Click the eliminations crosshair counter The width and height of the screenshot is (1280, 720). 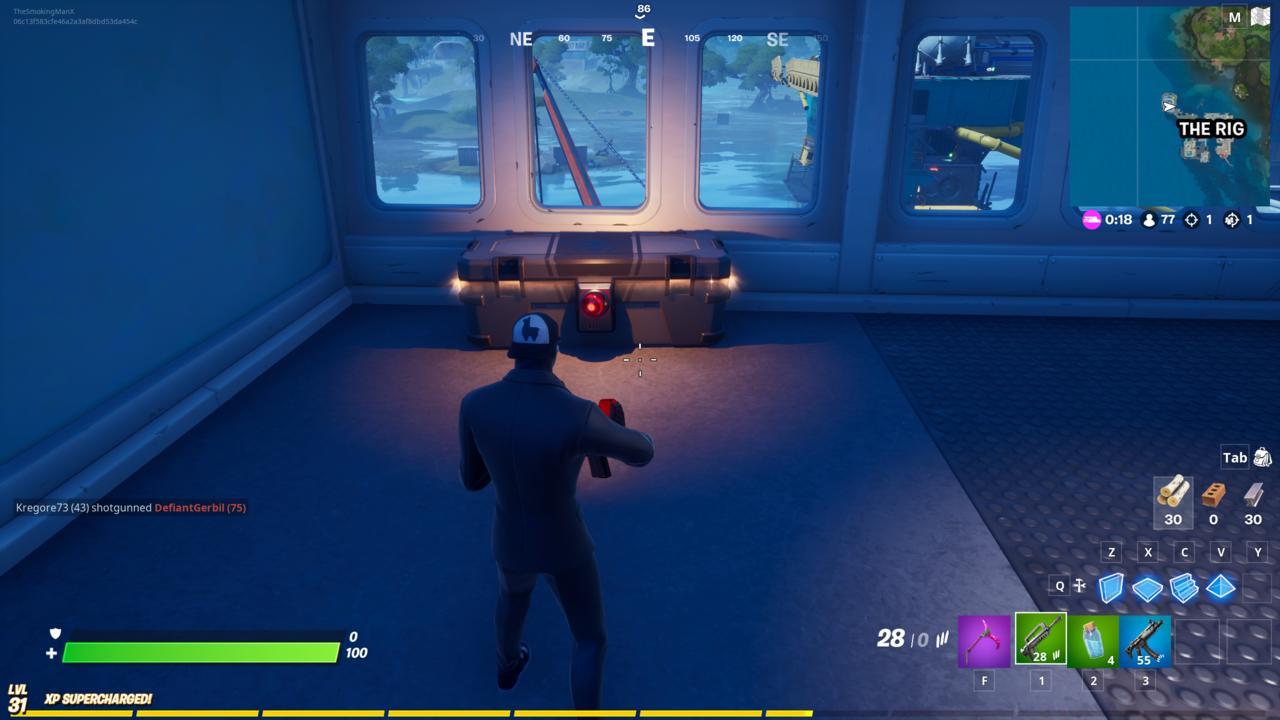(x=1191, y=221)
